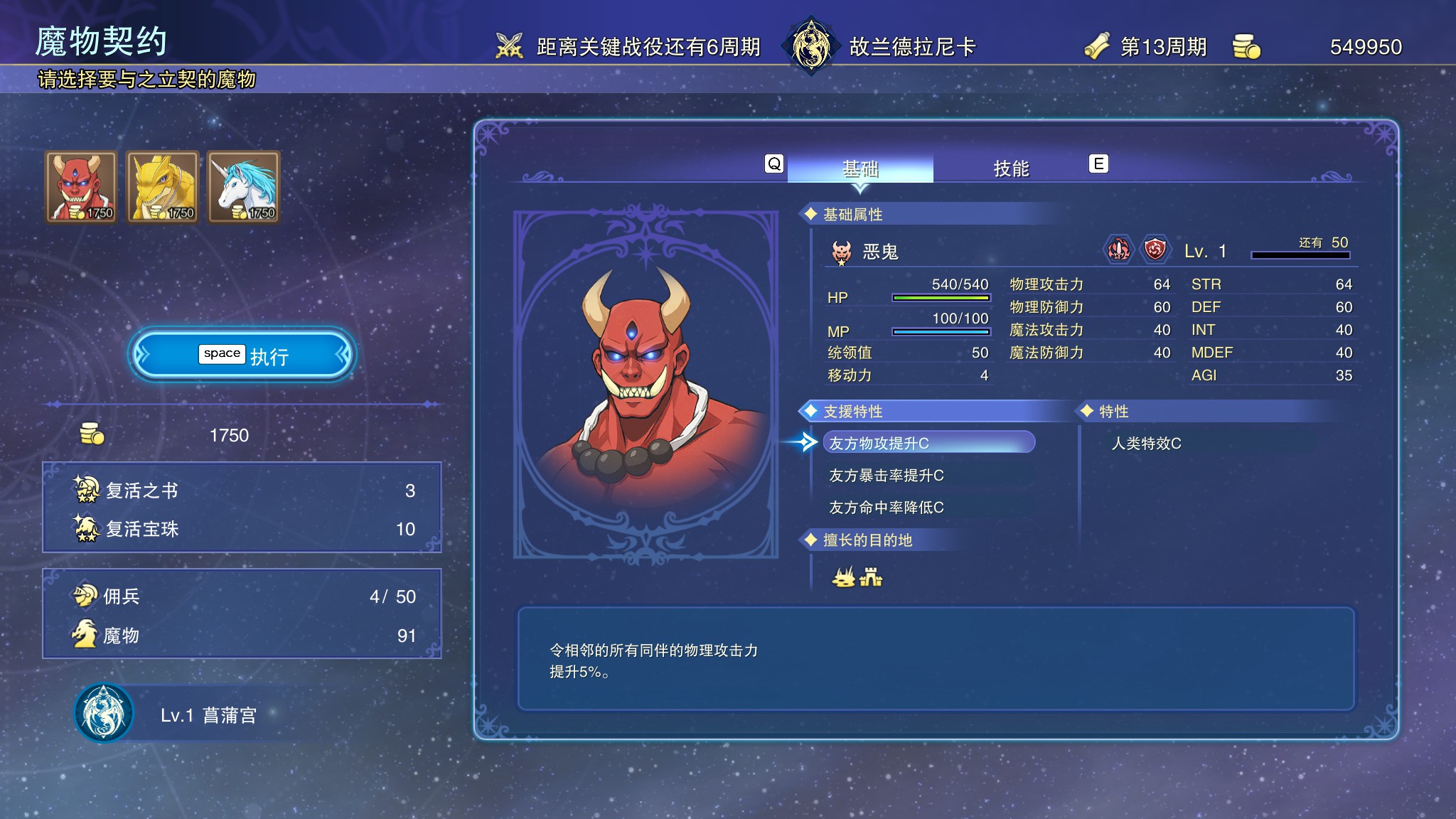Viewport: 1456px width, 819px height.
Task: Select the red ogre monster portrait
Action: 81,187
